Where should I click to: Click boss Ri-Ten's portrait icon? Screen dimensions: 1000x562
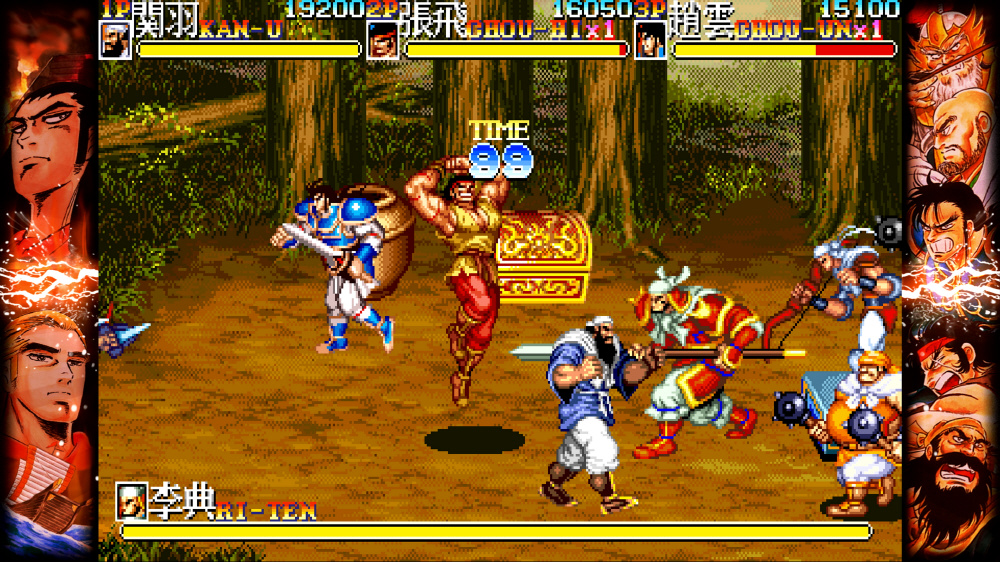(x=131, y=499)
